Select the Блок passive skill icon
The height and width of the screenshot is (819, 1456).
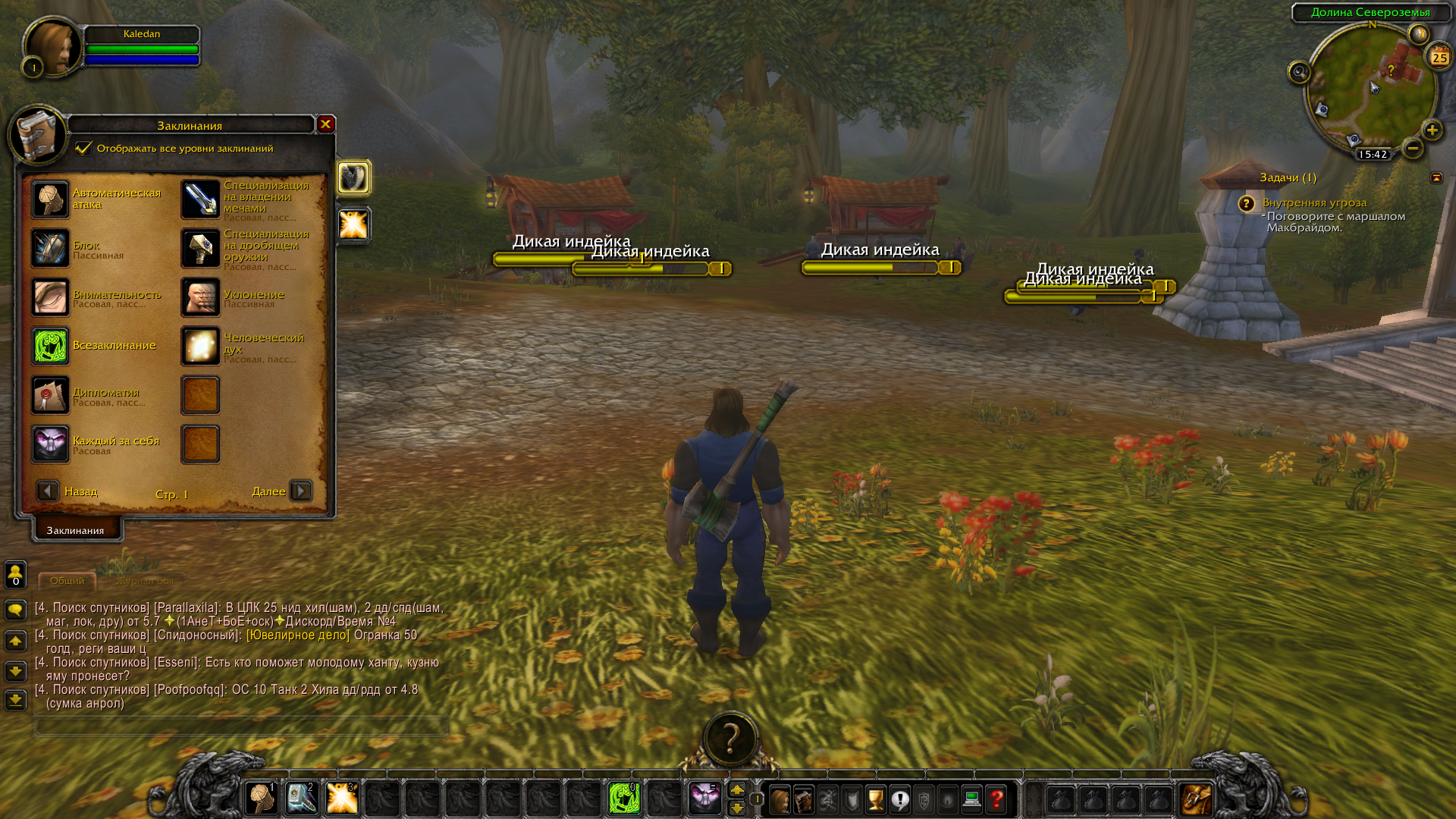coord(51,248)
